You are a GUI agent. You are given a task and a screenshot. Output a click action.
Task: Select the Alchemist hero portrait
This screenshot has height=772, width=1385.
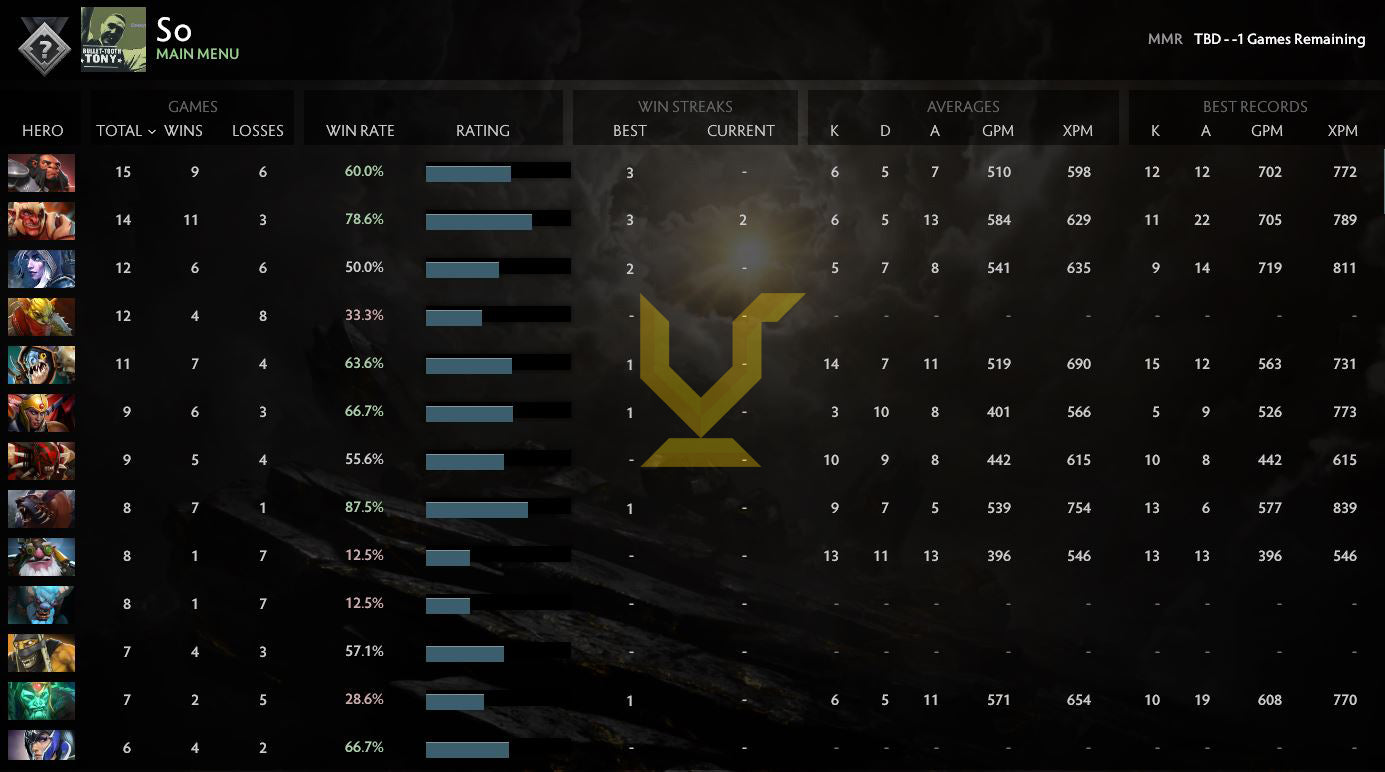coord(41,172)
